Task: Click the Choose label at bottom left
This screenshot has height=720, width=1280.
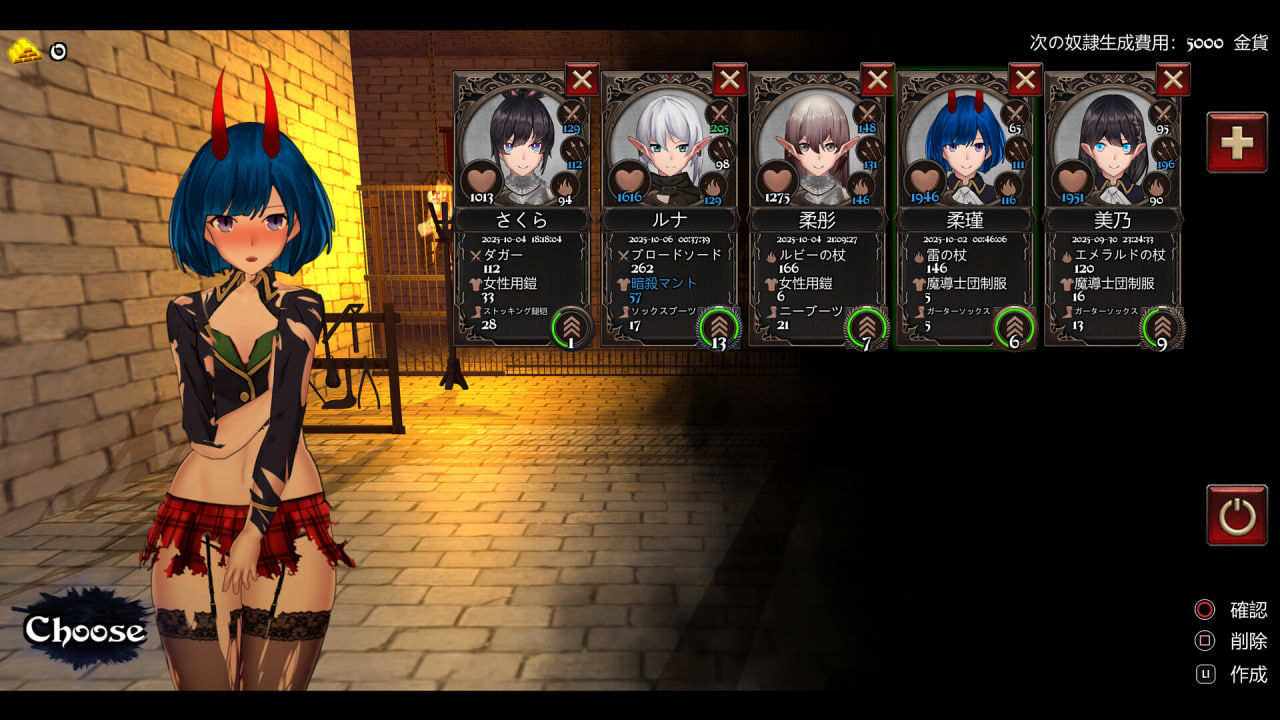Action: point(85,630)
